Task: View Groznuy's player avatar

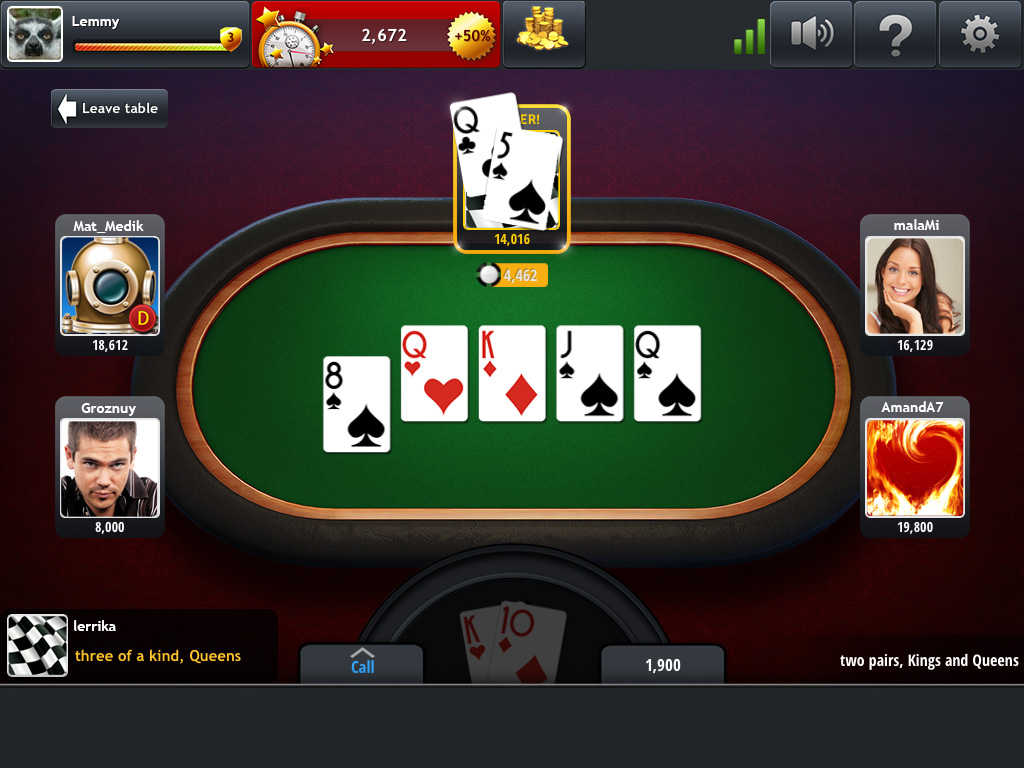Action: pyautogui.click(x=110, y=467)
